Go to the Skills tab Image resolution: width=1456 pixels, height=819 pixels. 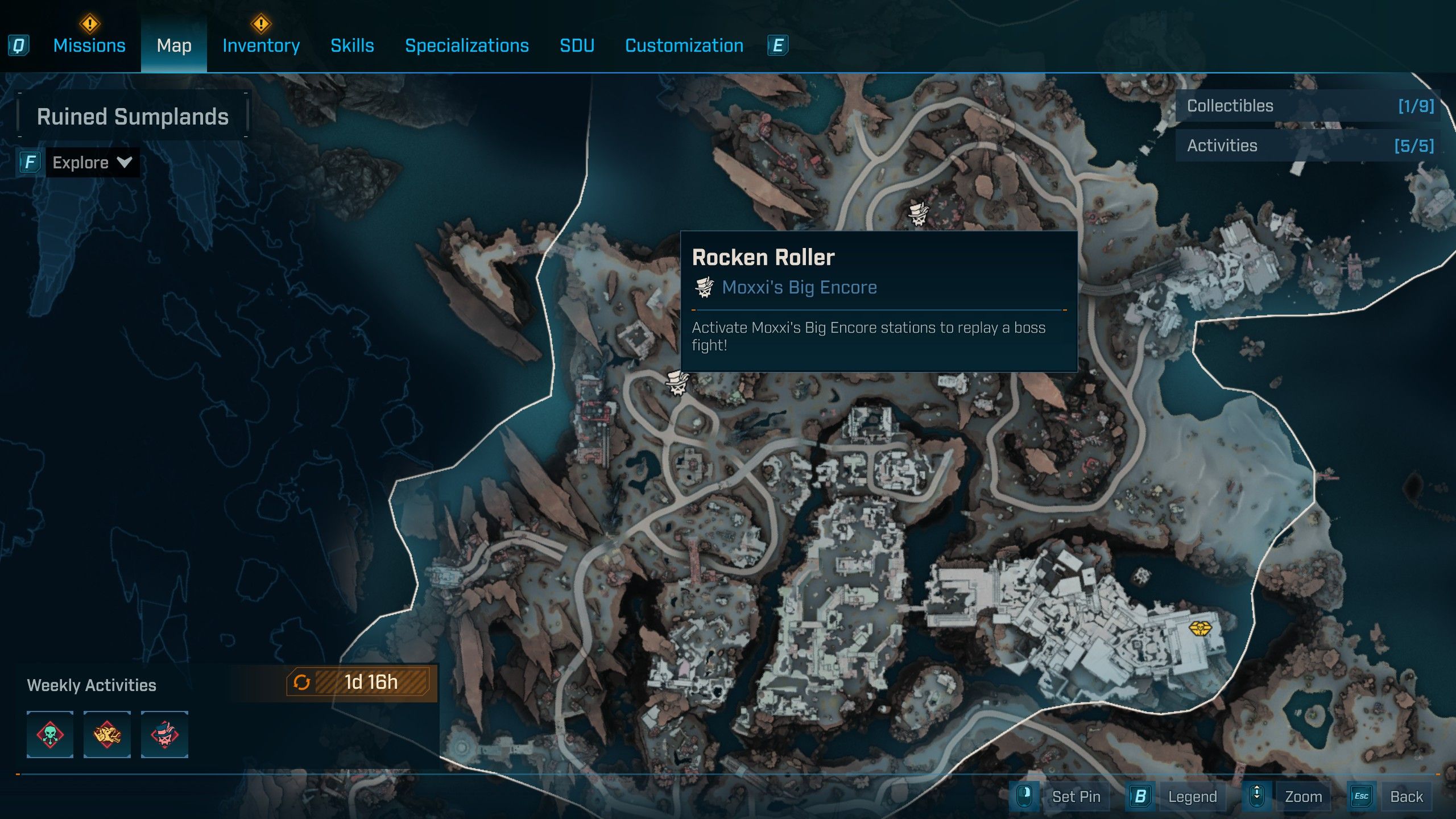coord(352,45)
